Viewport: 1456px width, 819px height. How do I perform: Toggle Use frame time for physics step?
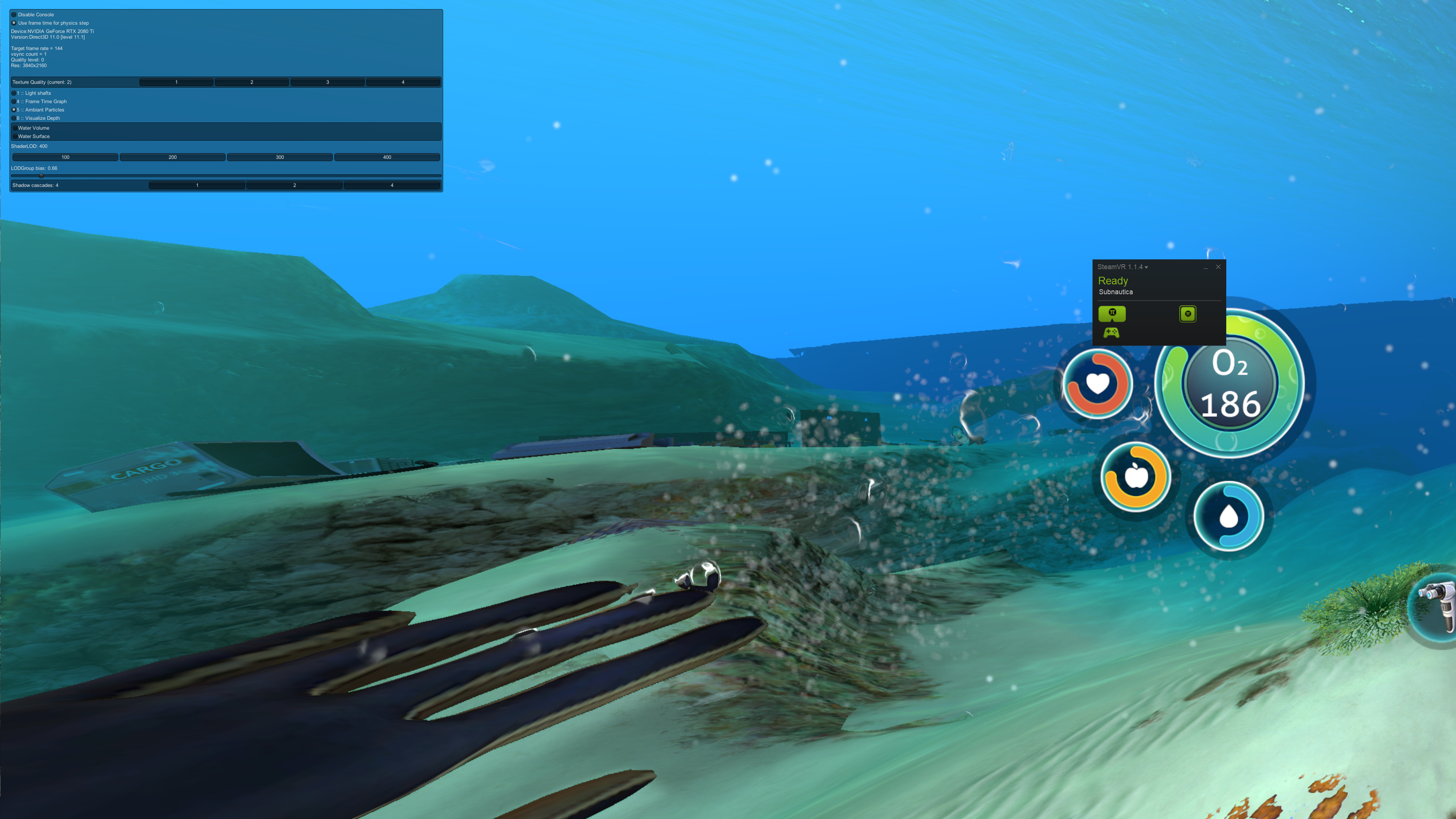pos(14,23)
